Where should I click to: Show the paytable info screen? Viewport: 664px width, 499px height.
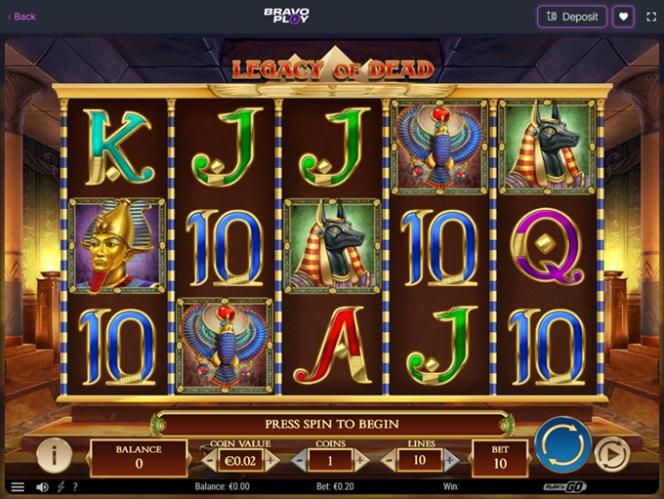[54, 455]
